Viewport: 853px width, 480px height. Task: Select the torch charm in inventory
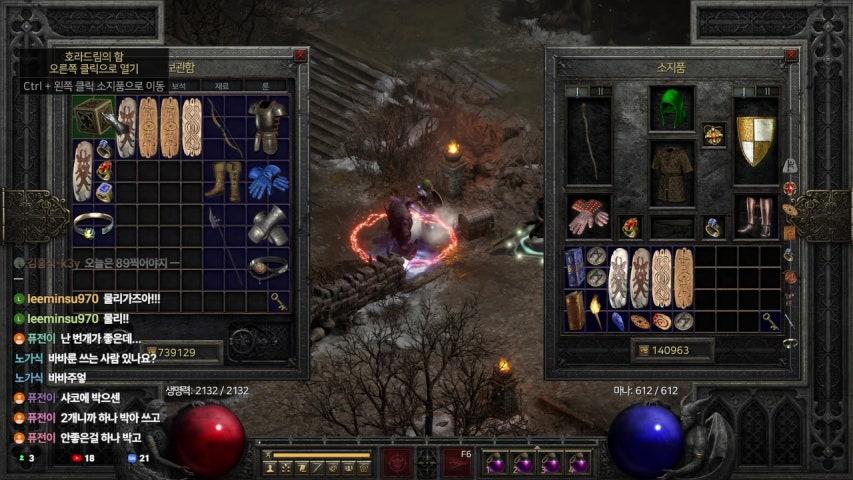click(596, 310)
